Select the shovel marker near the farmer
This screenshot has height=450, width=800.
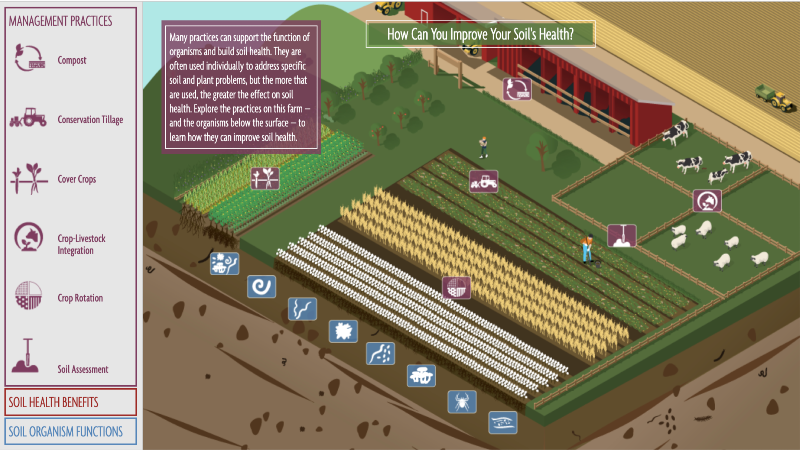[x=621, y=236]
